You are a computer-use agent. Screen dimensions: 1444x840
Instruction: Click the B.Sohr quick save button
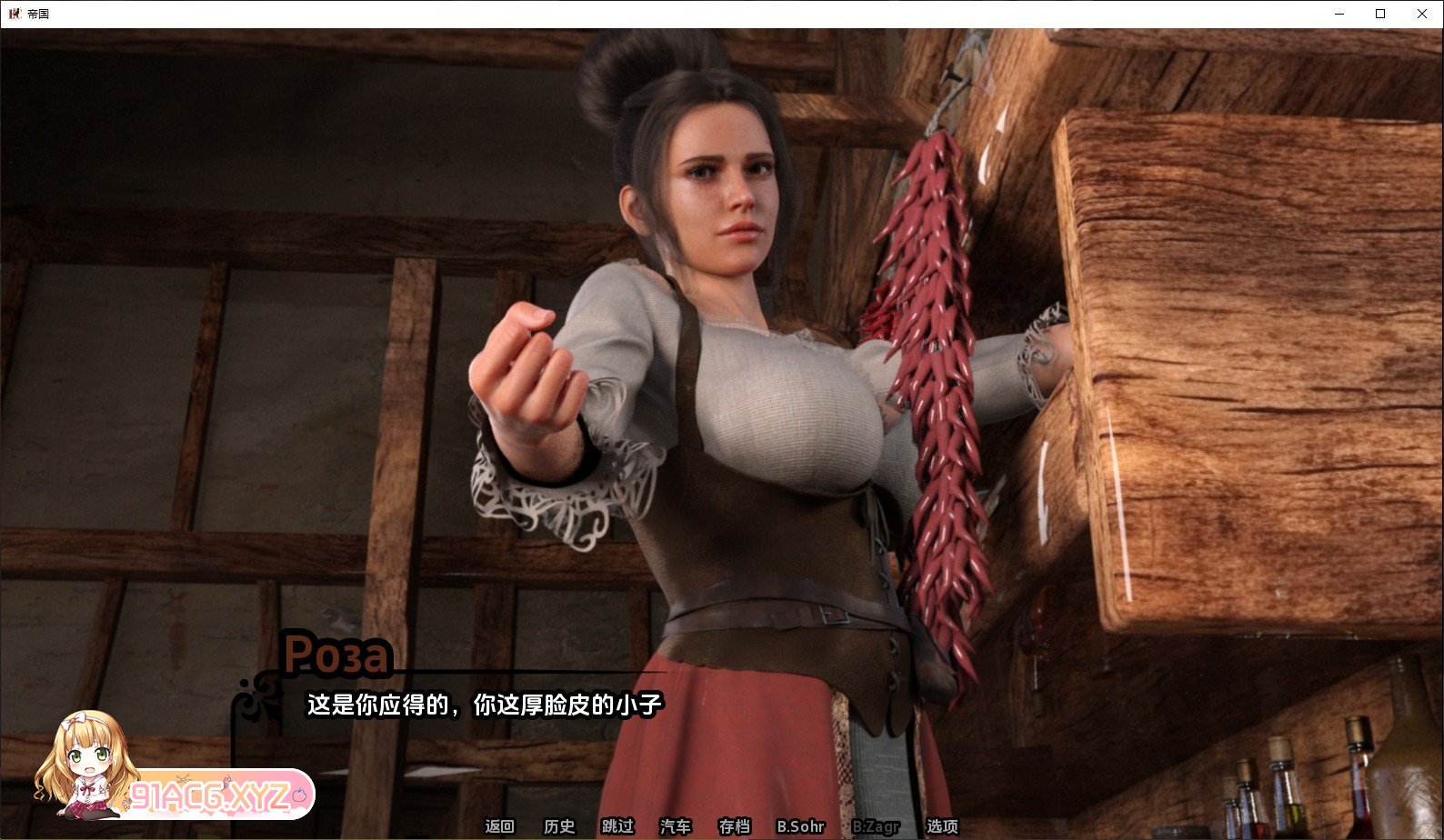[800, 826]
